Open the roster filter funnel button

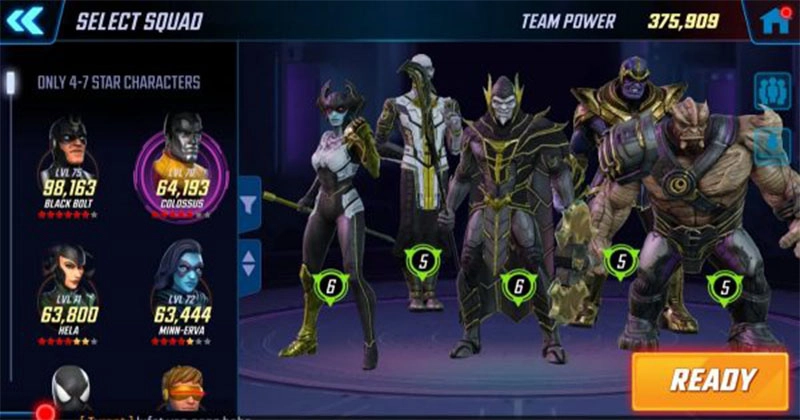point(249,203)
